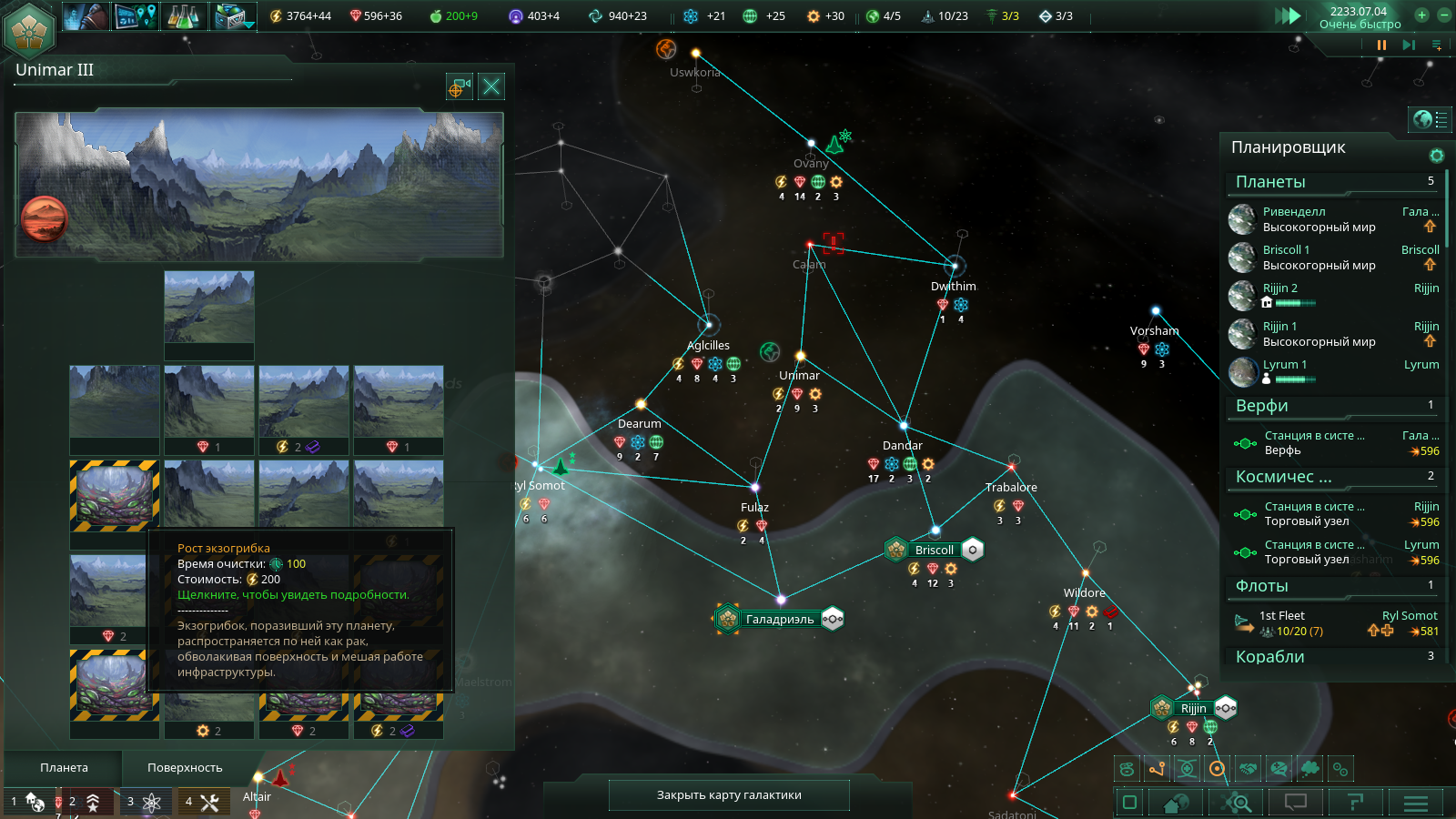Increase game speed with plus button
The width and height of the screenshot is (1456, 819).
[x=1421, y=15]
